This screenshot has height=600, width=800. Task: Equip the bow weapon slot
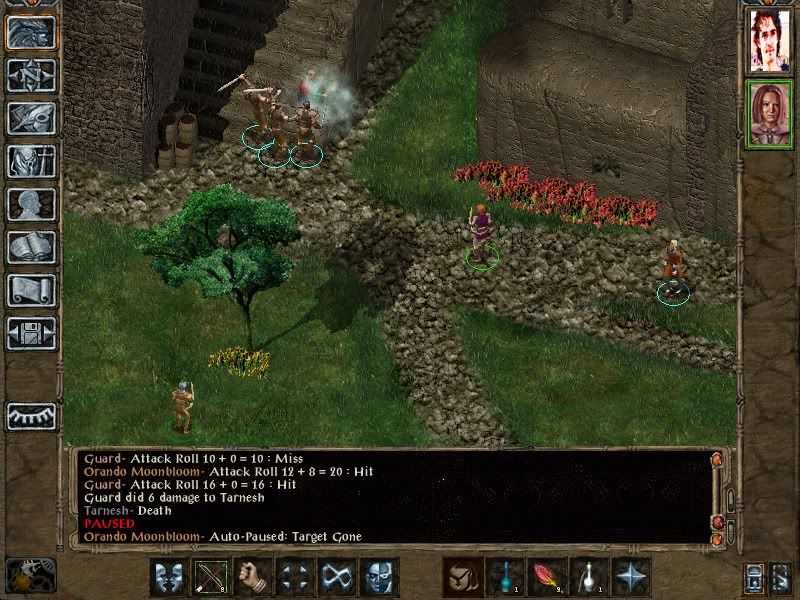211,577
